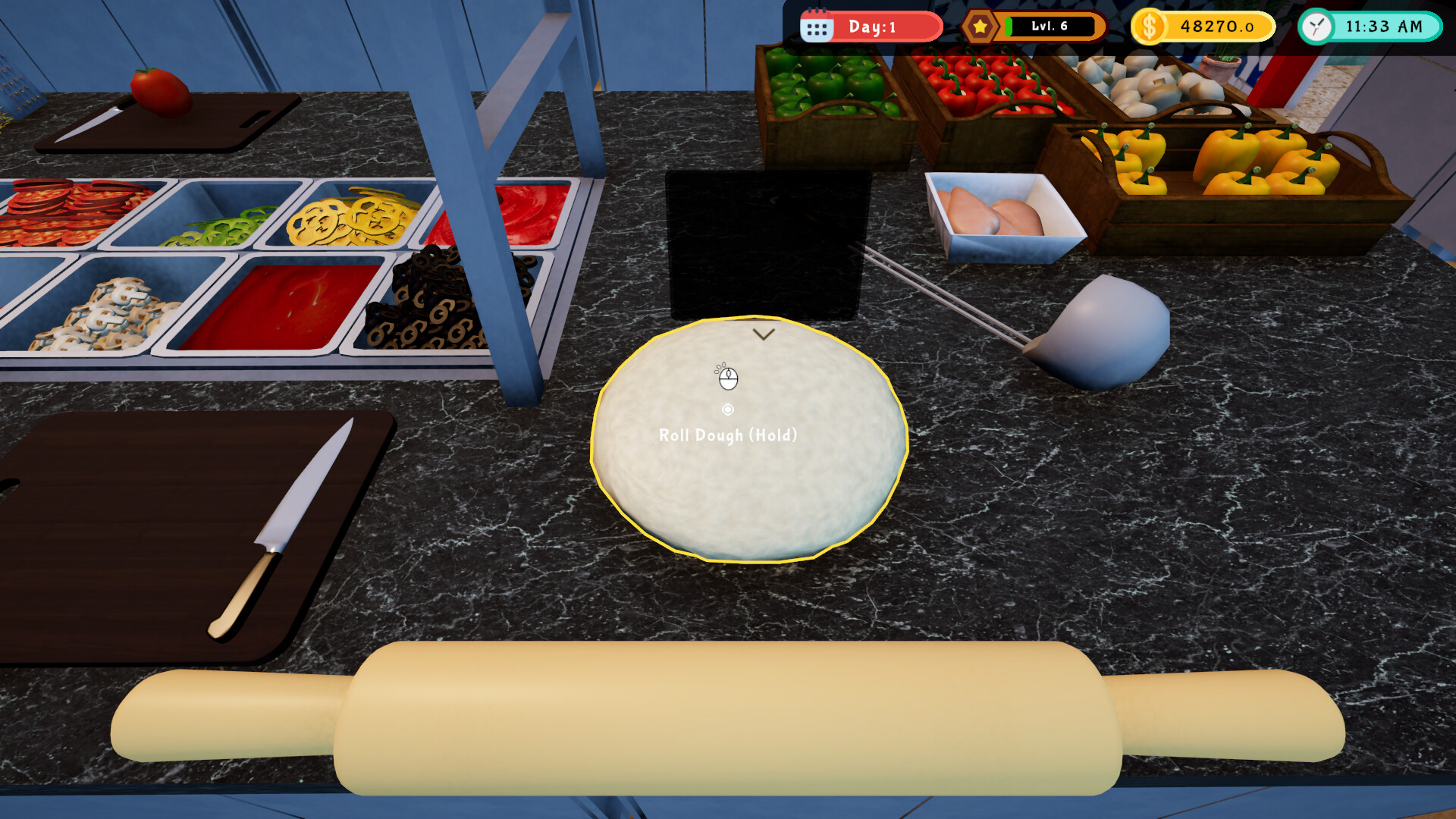This screenshot has width=1456, height=819.
Task: Click the target dot on the dough prompt
Action: pos(729,409)
